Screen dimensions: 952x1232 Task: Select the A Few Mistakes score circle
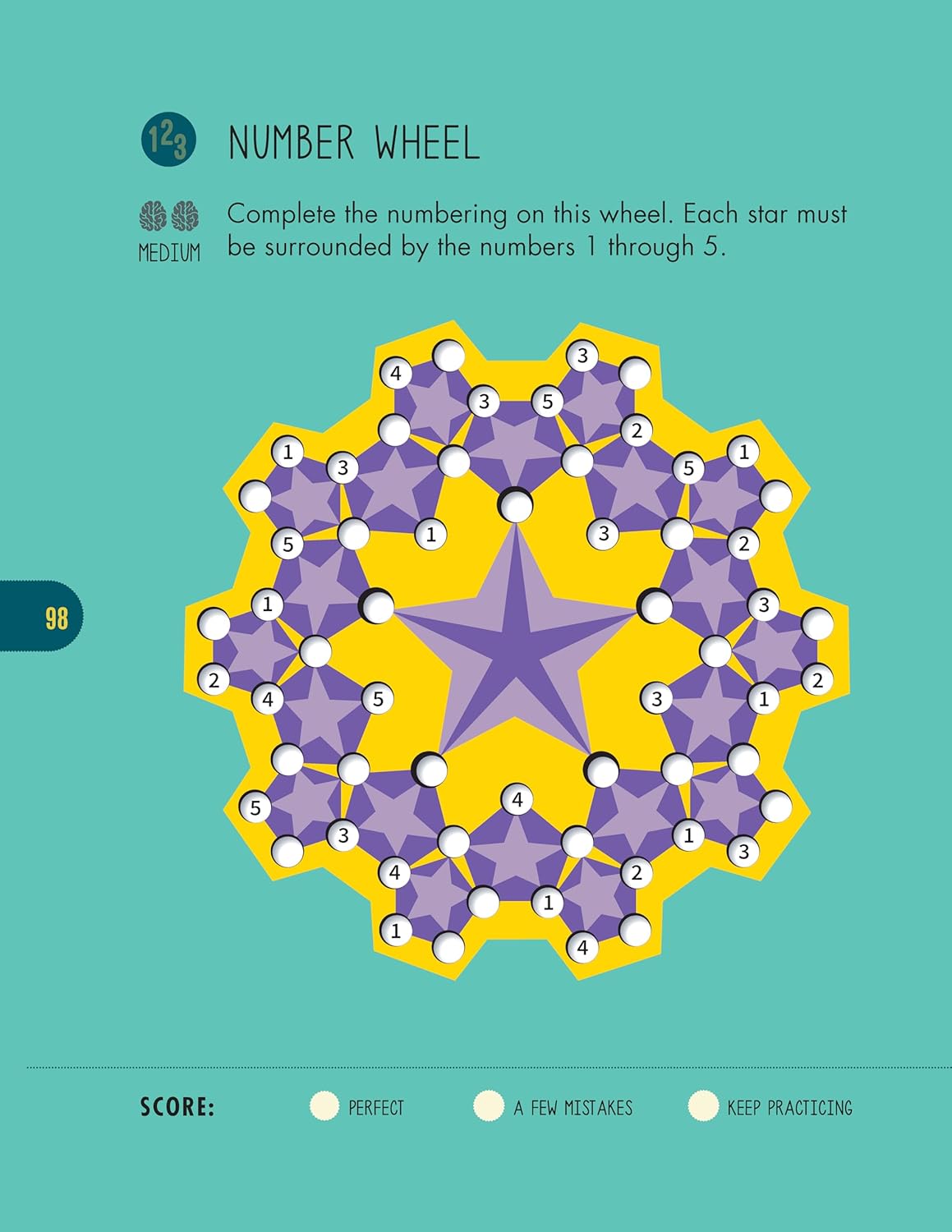(x=489, y=1106)
